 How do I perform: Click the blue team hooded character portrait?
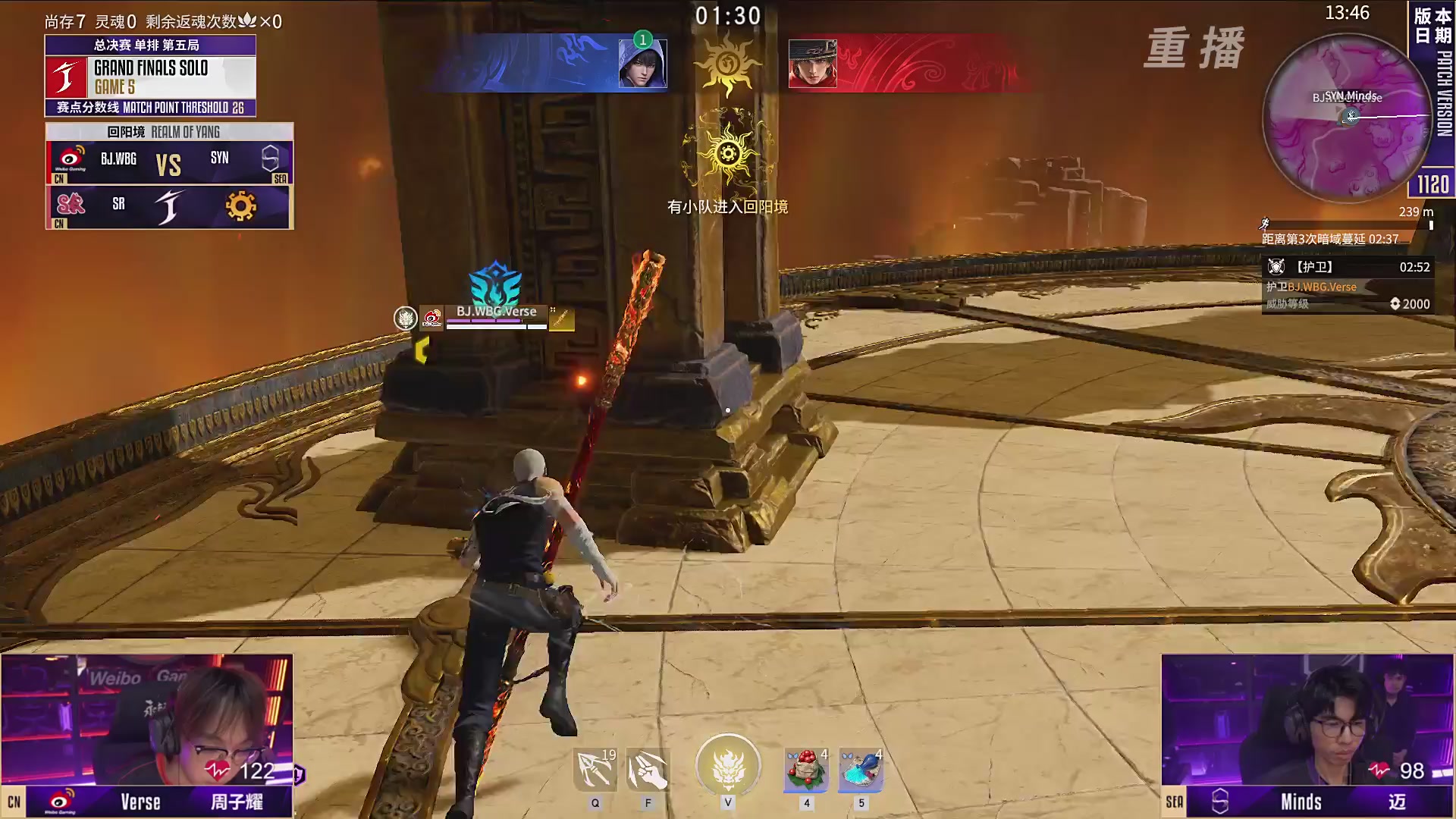[x=642, y=64]
